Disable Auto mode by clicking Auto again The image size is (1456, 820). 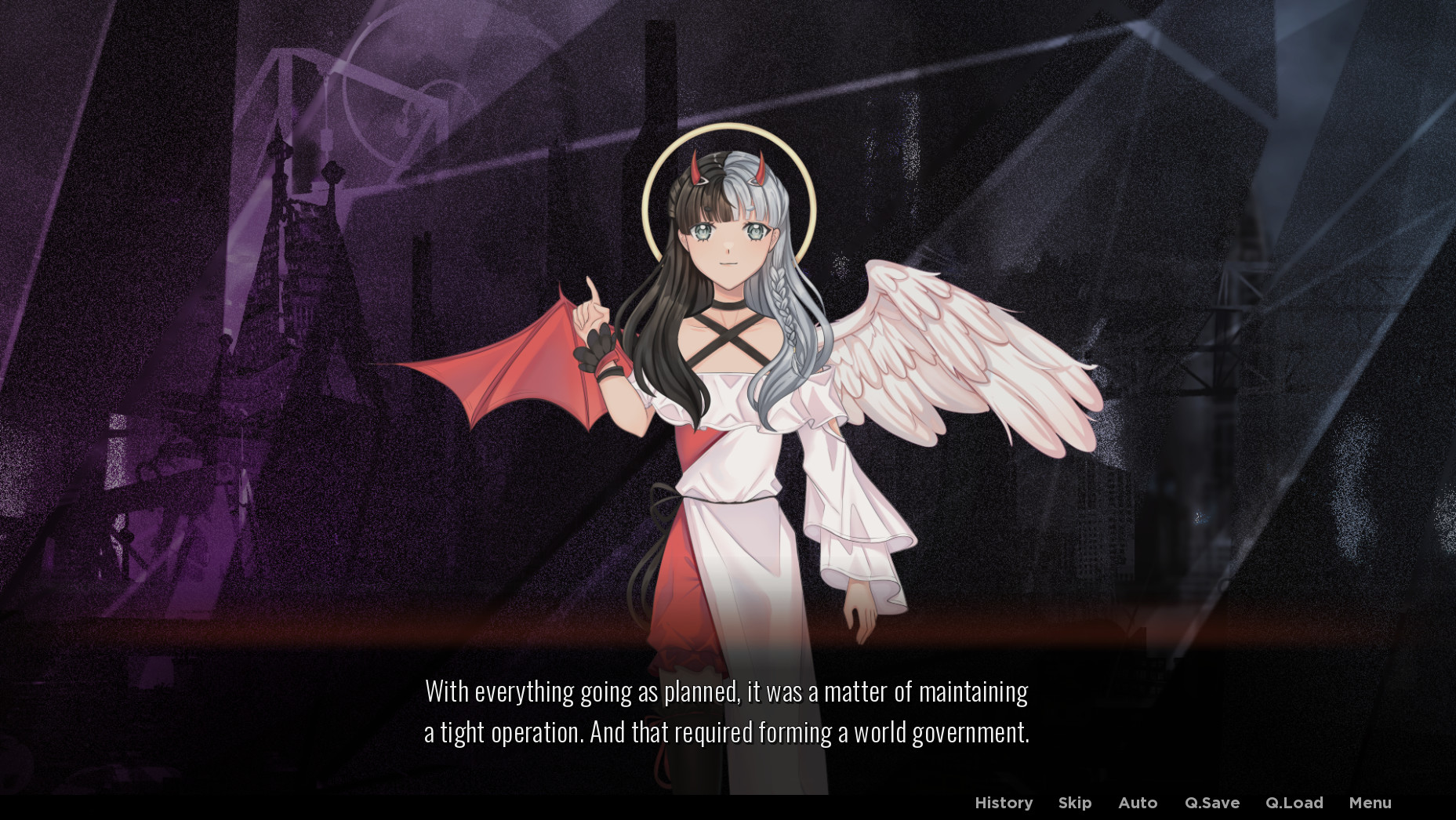click(1137, 802)
